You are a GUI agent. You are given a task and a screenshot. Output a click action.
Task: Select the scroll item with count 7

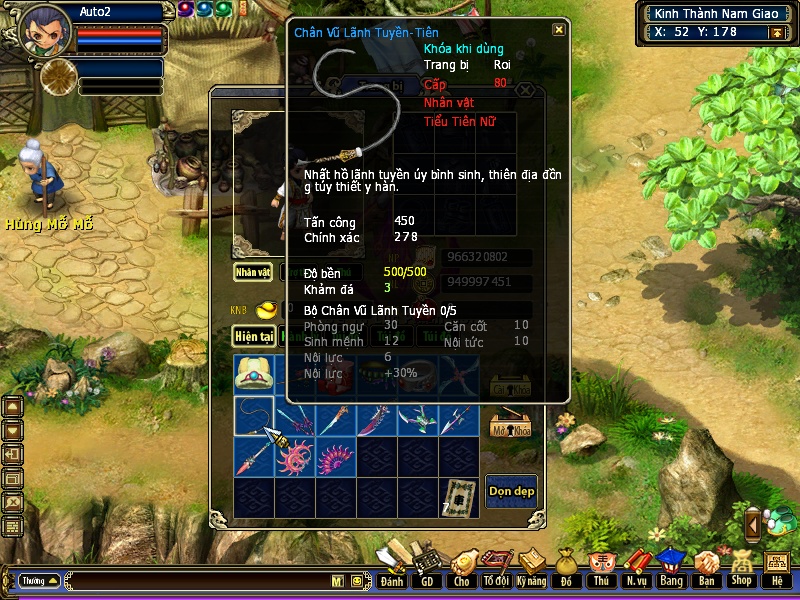(x=460, y=496)
